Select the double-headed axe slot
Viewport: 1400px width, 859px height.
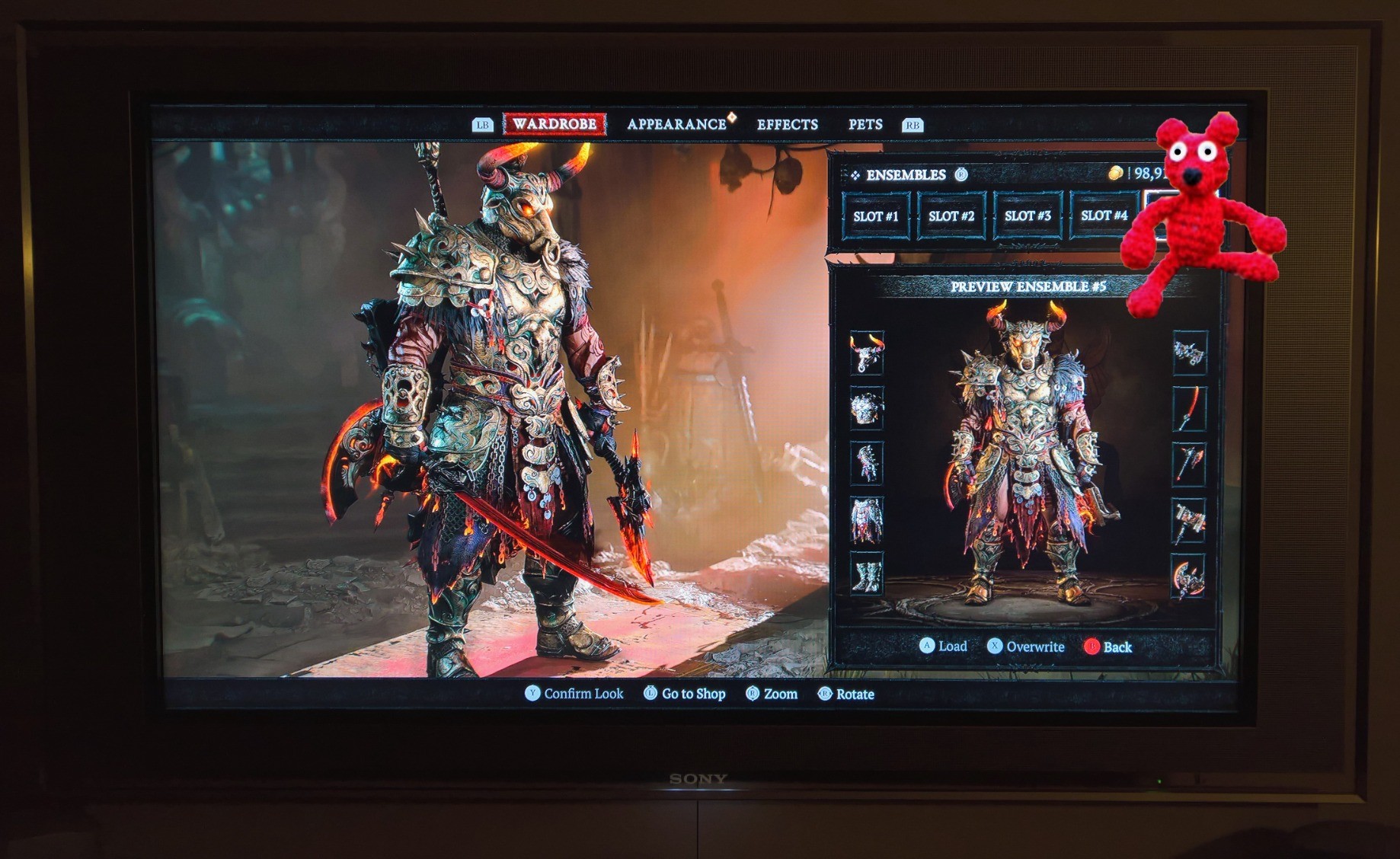1189,464
